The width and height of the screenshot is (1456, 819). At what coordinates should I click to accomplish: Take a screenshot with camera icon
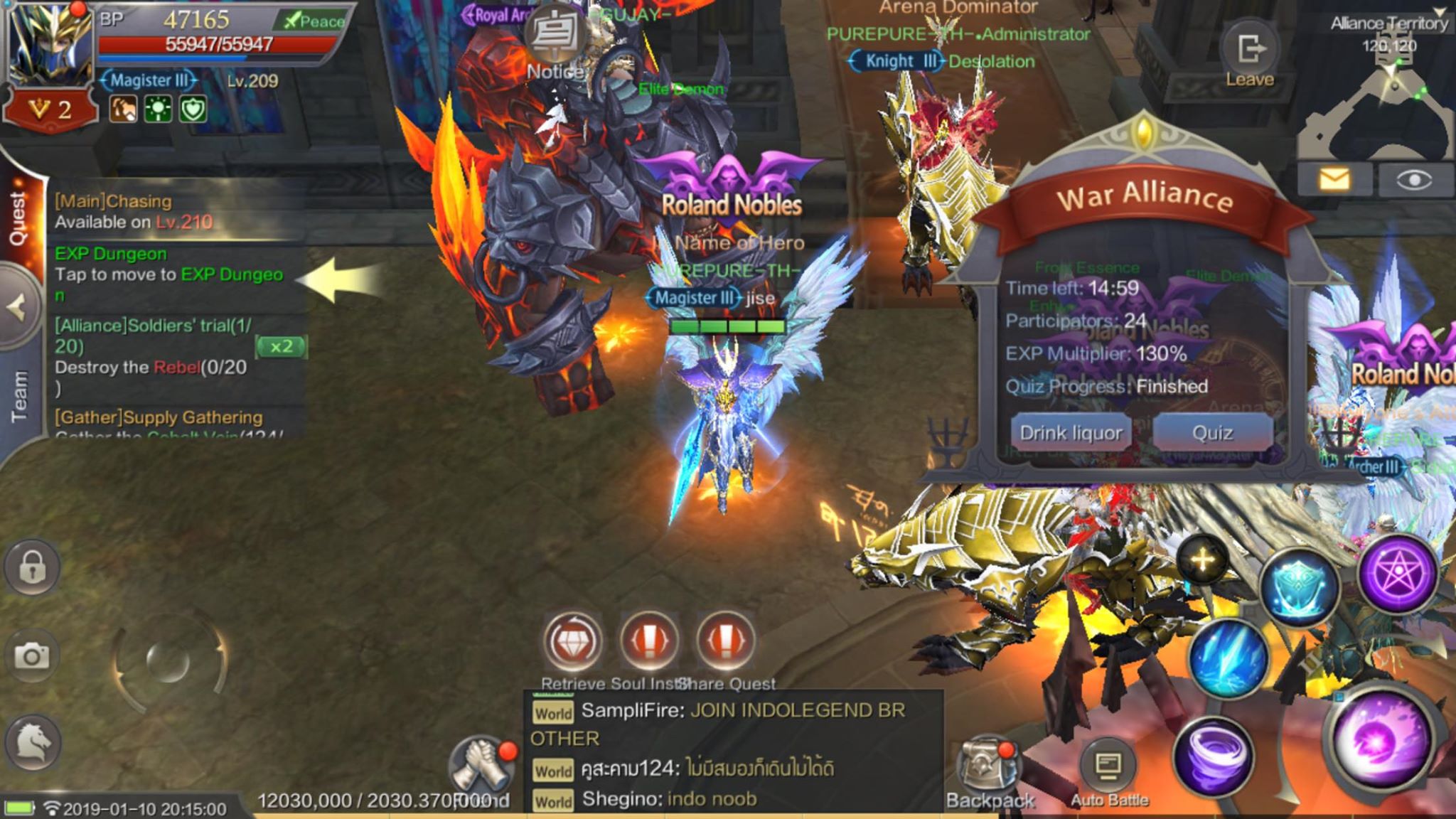tap(32, 655)
